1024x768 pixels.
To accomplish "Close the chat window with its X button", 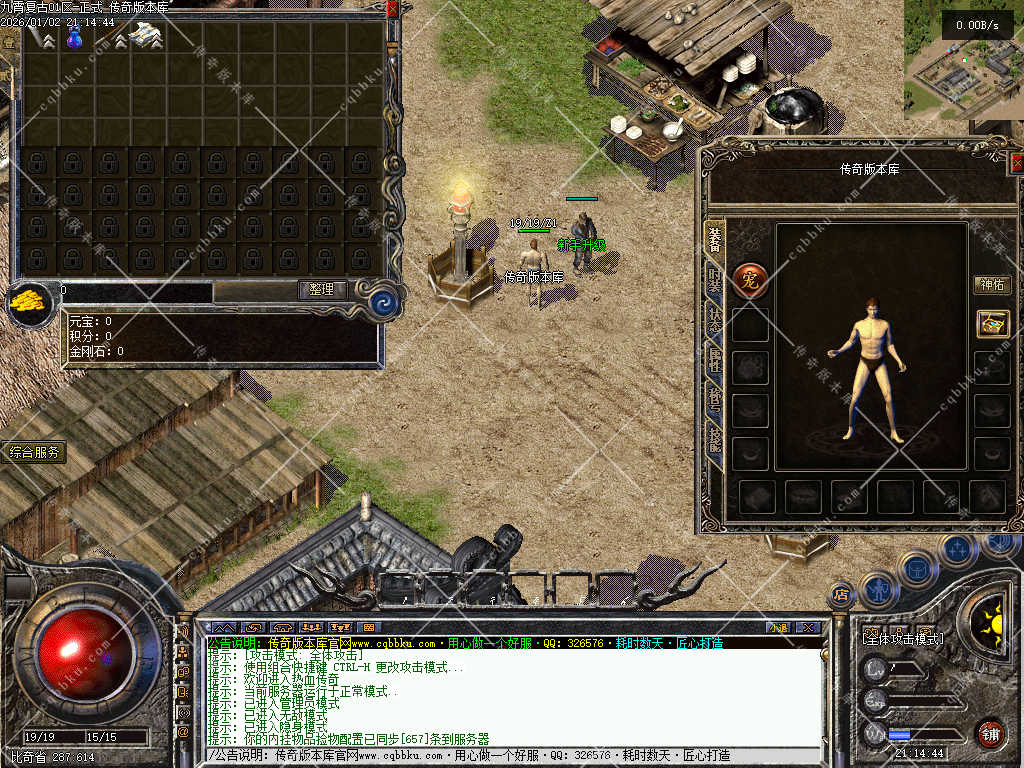I will [x=808, y=628].
